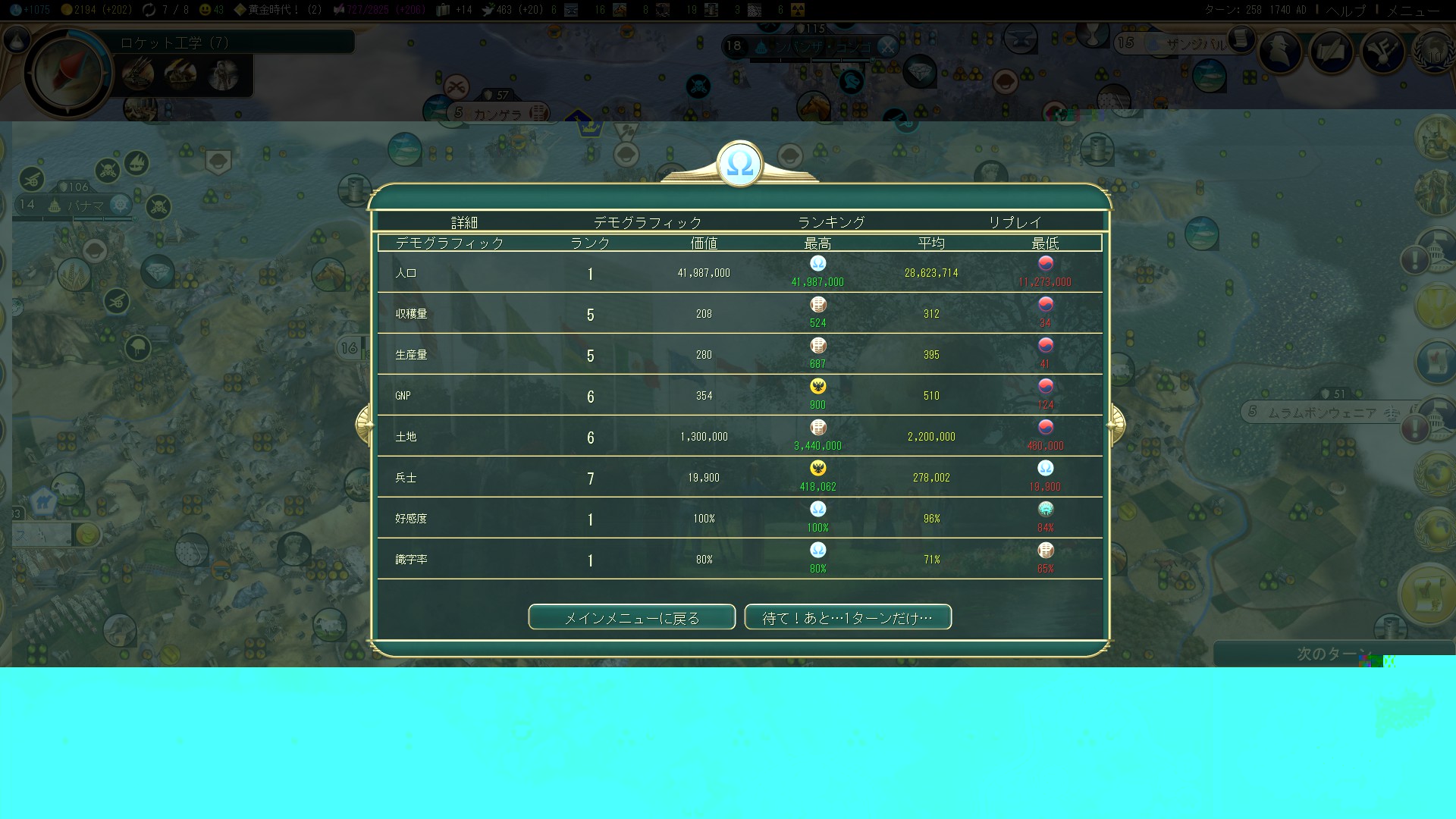Show the ランキング tab
The height and width of the screenshot is (819, 1456).
click(x=831, y=222)
